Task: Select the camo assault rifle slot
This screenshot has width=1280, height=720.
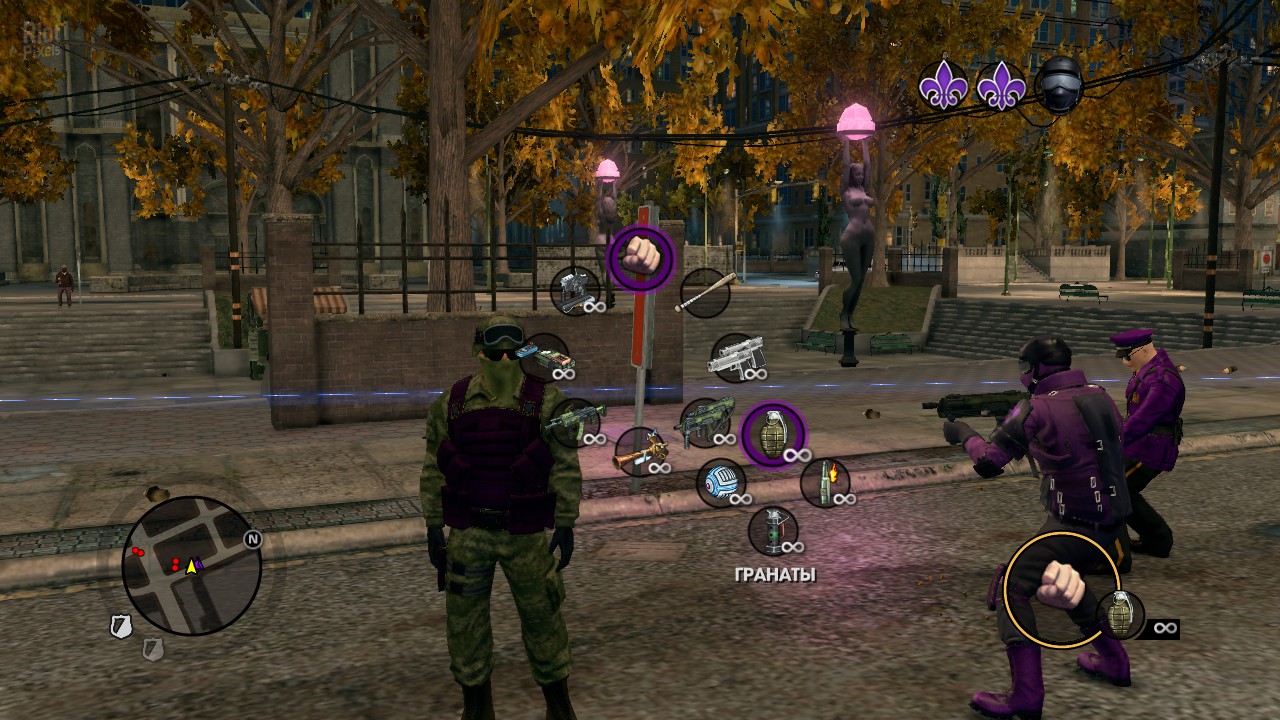Action: (574, 422)
